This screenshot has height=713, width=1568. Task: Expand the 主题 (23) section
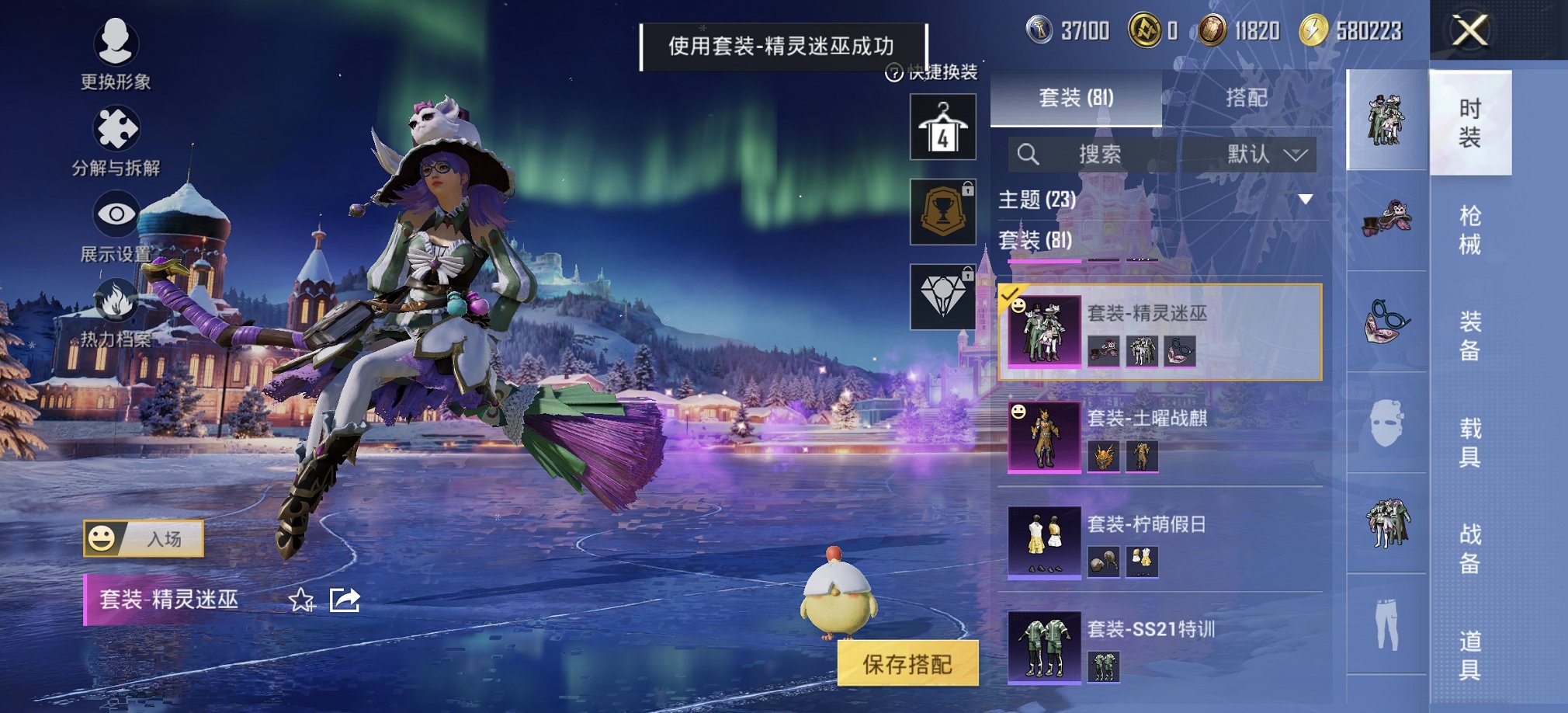[1306, 200]
